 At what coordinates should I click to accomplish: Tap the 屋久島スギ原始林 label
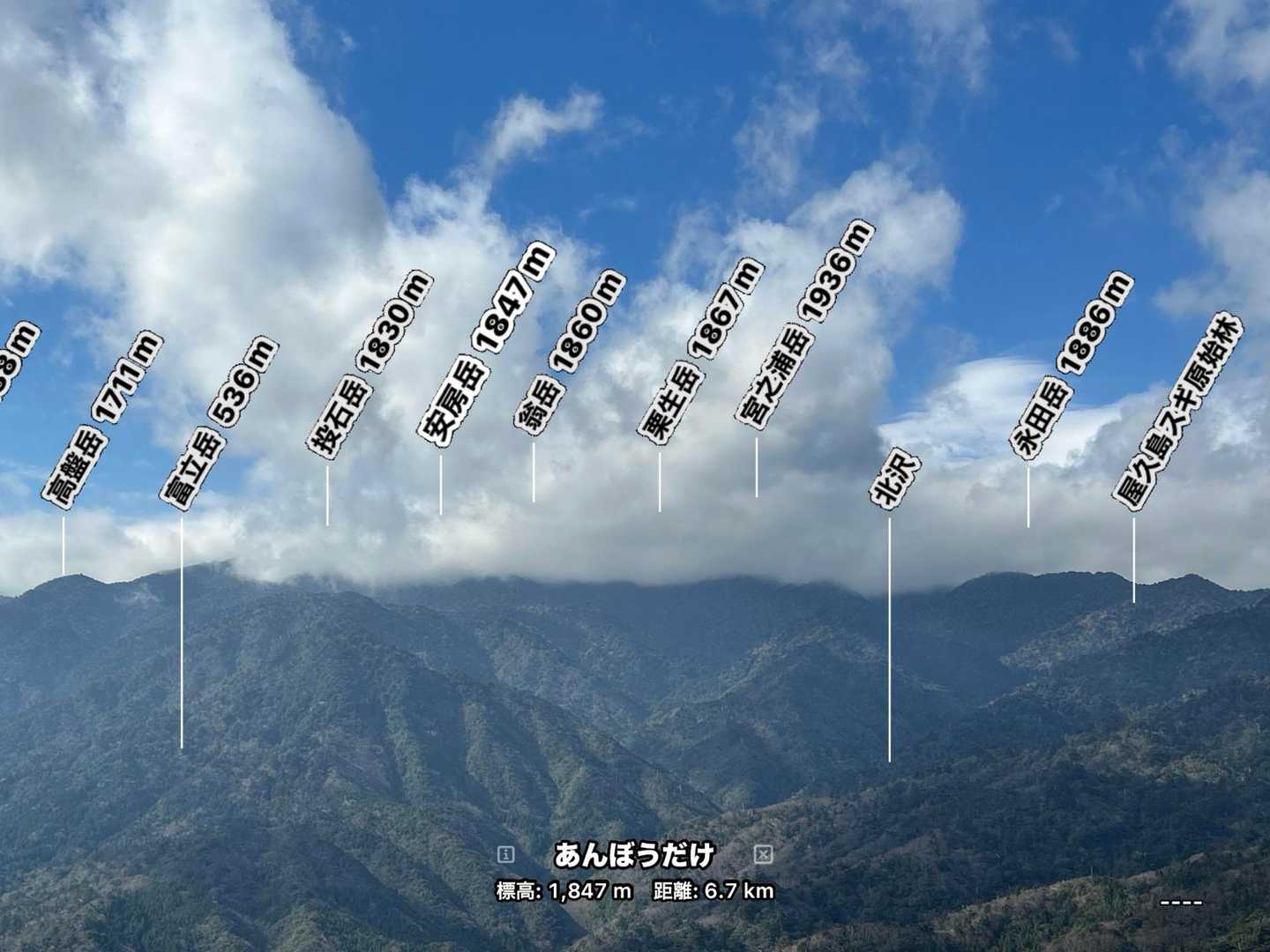(1177, 413)
